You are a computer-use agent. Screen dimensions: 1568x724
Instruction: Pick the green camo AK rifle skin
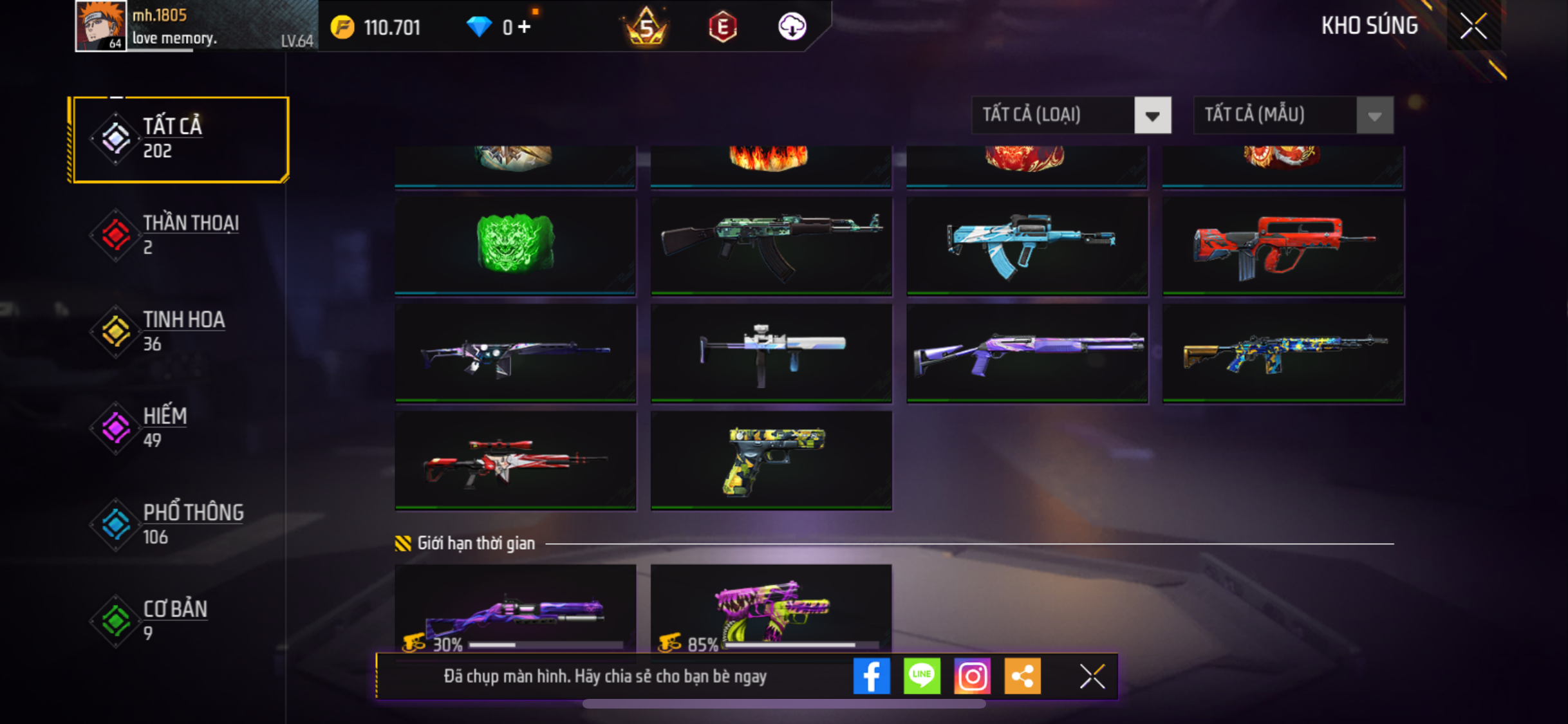771,245
